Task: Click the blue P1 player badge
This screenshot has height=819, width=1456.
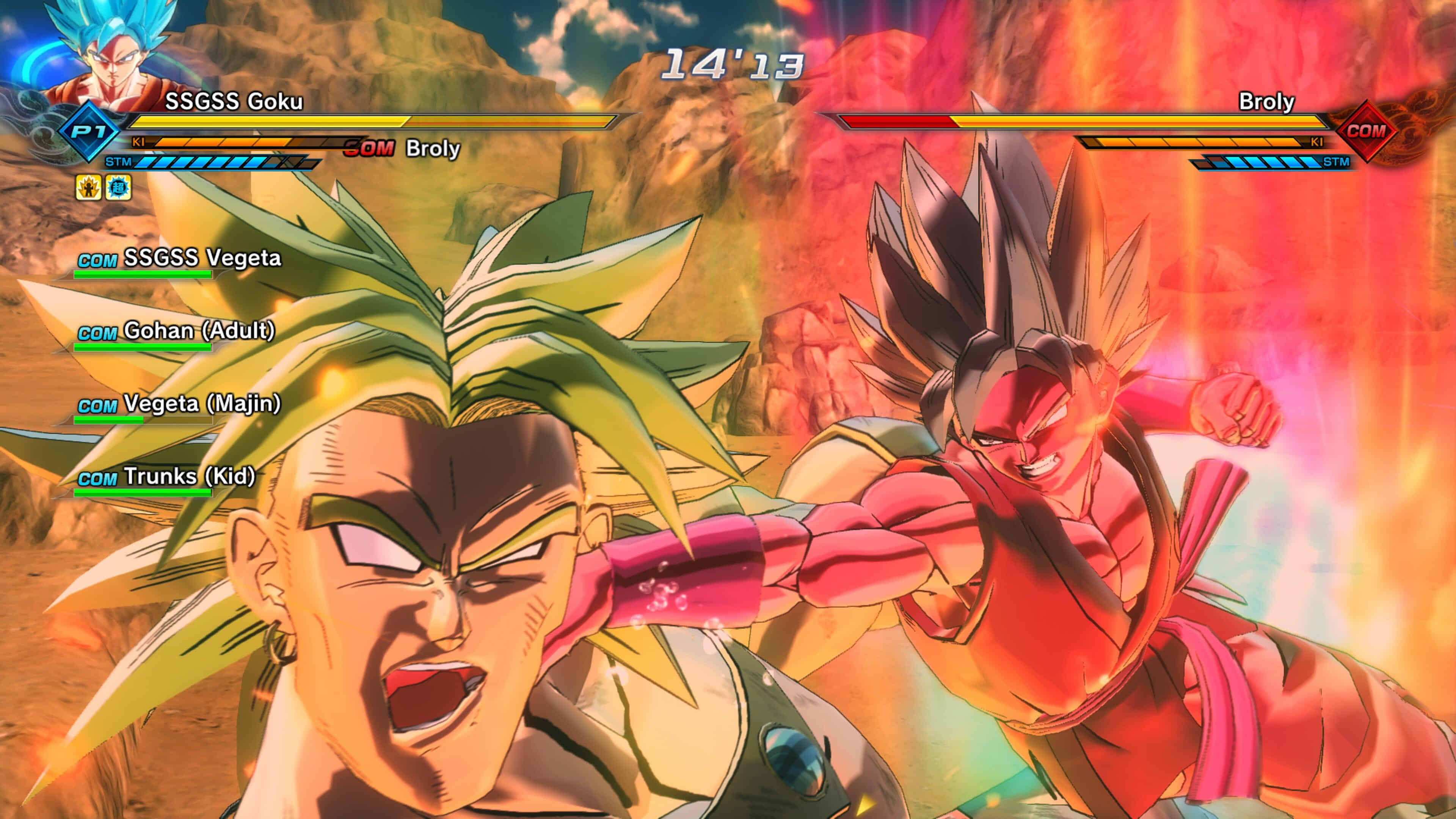Action: coord(89,132)
